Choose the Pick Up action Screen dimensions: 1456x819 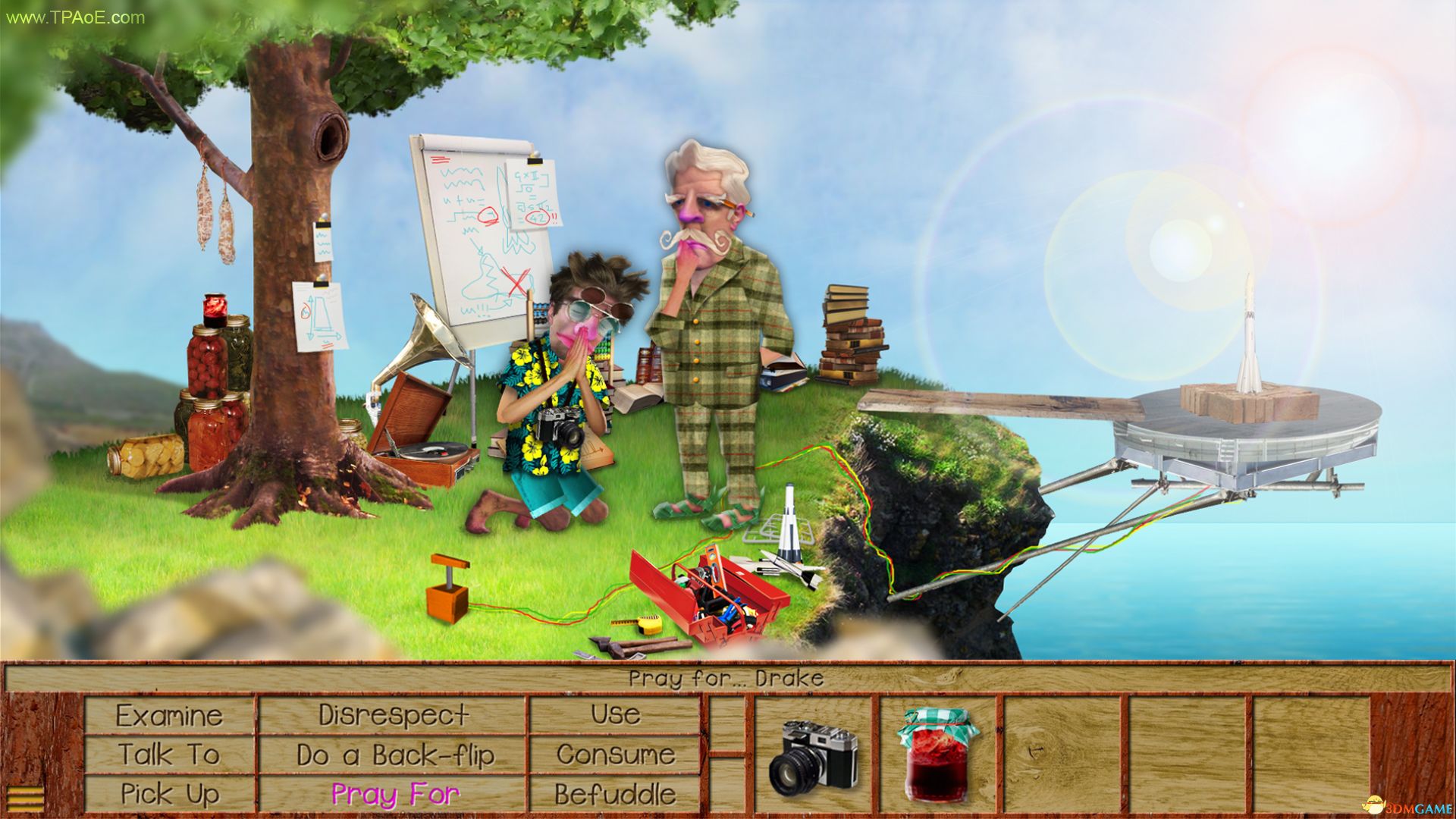coord(168,795)
